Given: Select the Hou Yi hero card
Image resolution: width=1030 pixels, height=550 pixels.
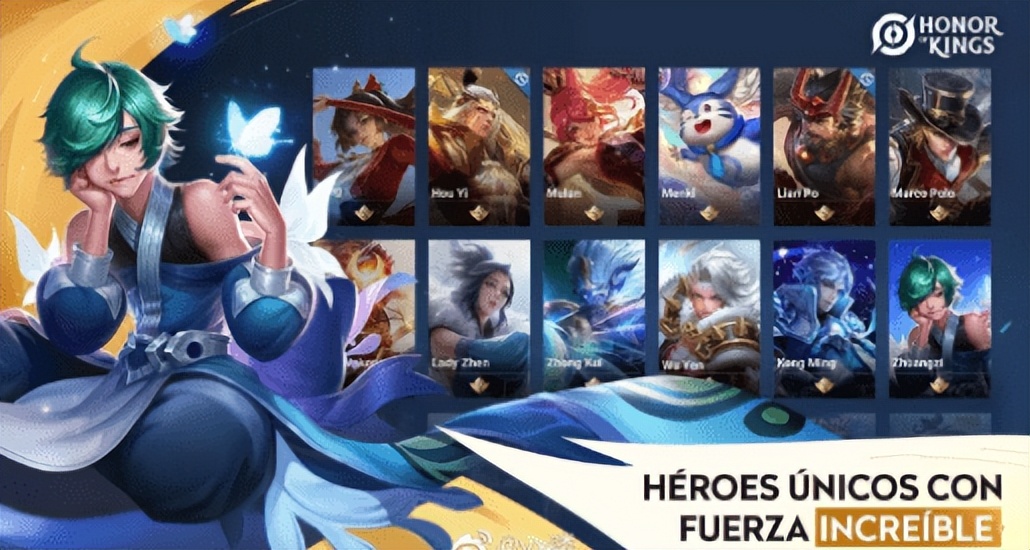Looking at the screenshot, I should tap(478, 146).
